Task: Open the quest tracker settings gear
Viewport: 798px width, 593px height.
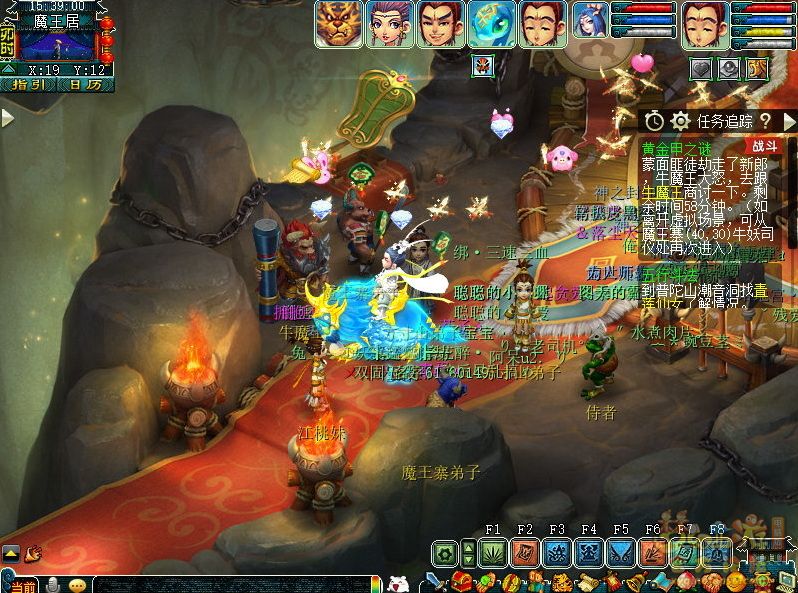Action: coord(681,121)
